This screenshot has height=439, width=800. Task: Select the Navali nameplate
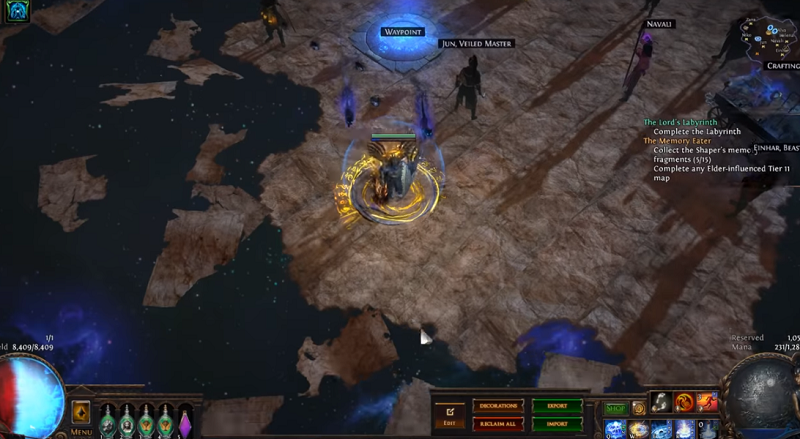(660, 24)
